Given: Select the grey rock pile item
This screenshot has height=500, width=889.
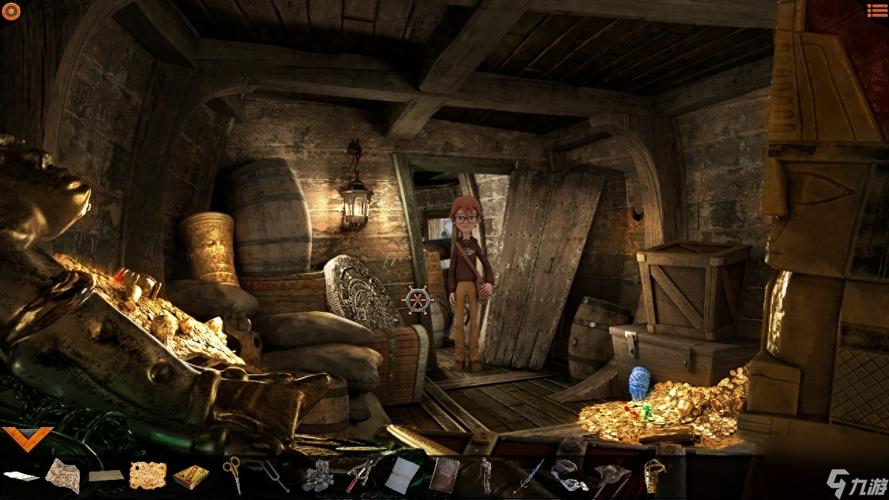Looking at the screenshot, I should point(318,475).
